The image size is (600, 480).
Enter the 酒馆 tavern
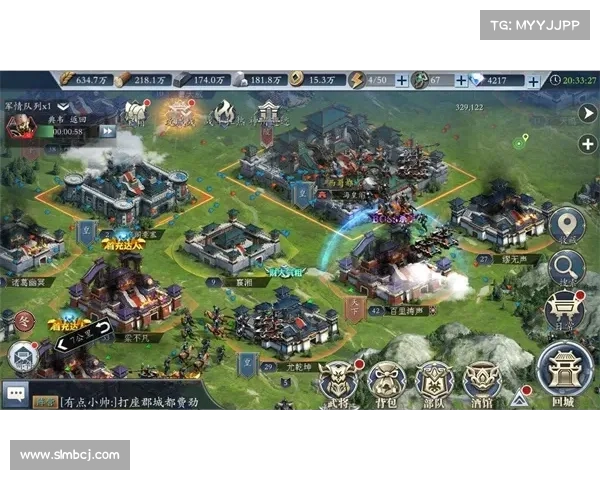point(482,379)
